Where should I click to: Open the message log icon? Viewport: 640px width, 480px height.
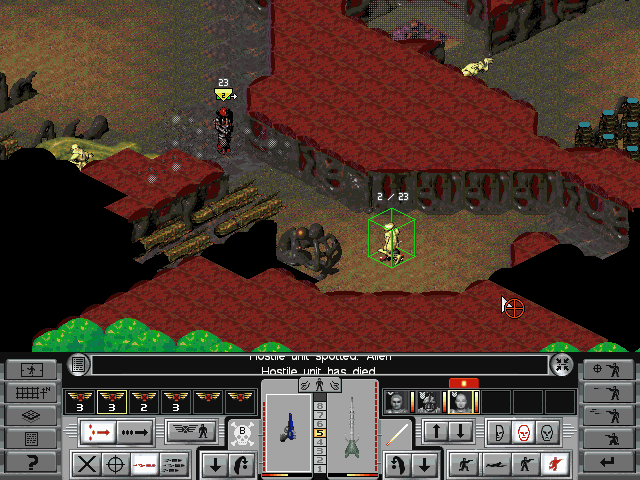pyautogui.click(x=79, y=365)
